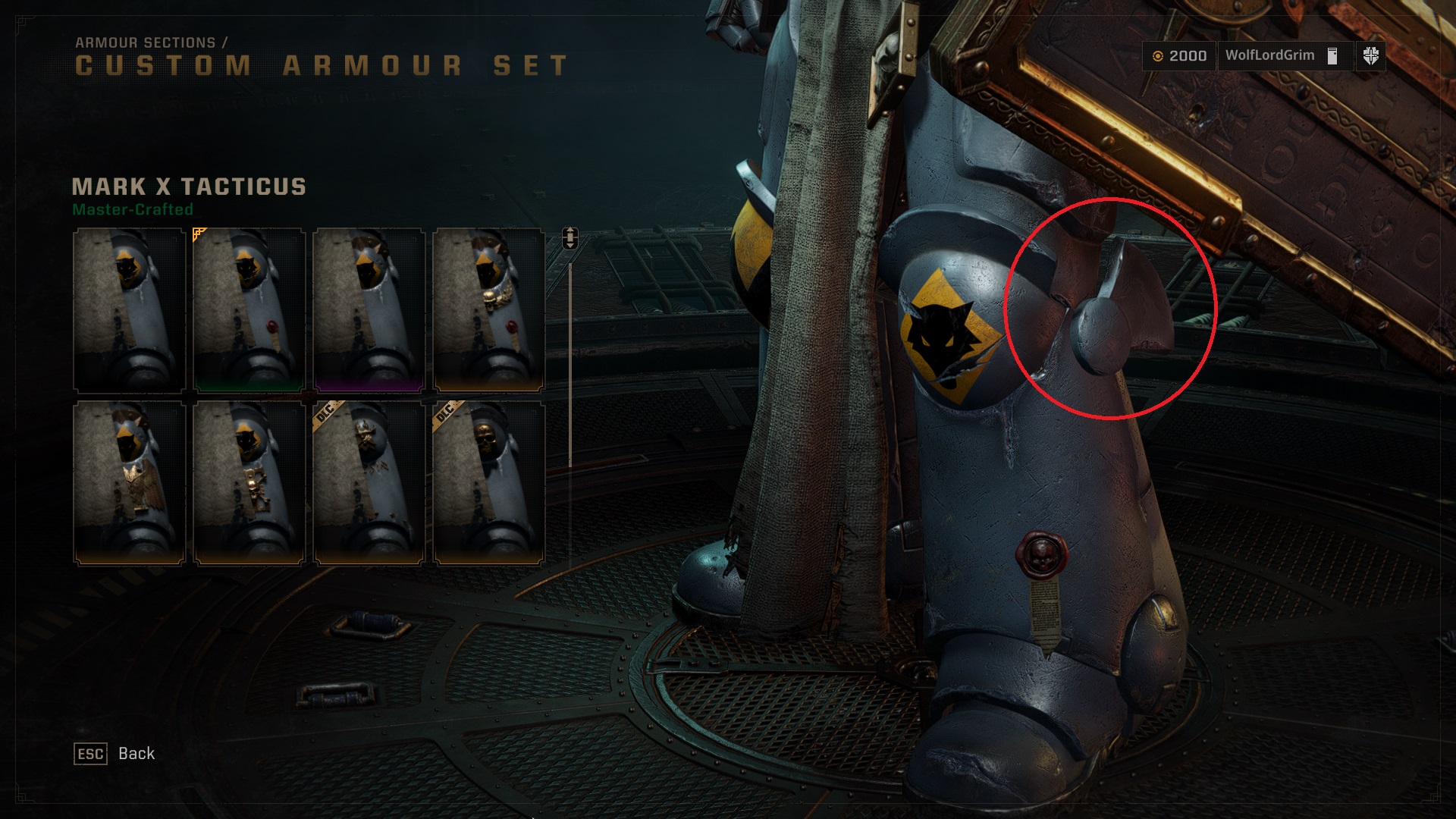Click the shield emblem icon beside the username
The width and height of the screenshot is (1456, 819).
click(x=1370, y=56)
